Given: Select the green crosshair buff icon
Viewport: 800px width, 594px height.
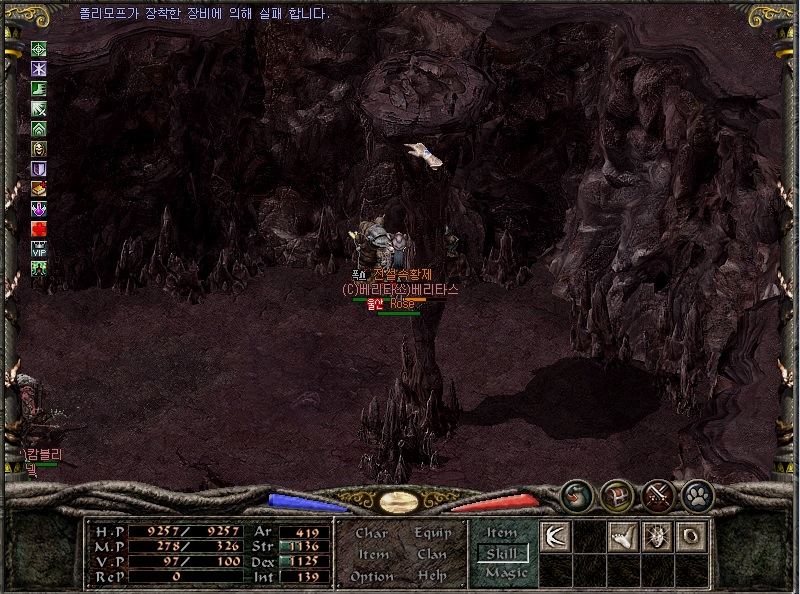Looking at the screenshot, I should [39, 48].
